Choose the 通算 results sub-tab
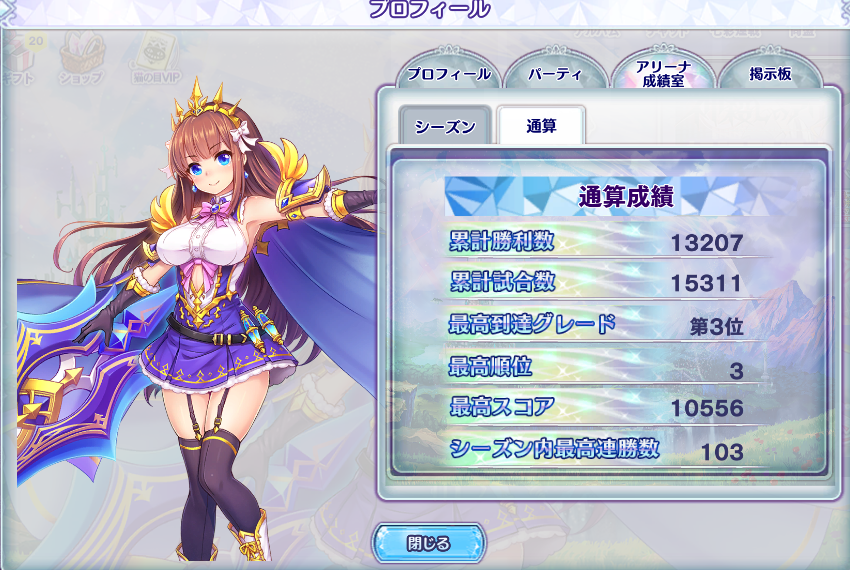This screenshot has width=850, height=570. click(541, 127)
